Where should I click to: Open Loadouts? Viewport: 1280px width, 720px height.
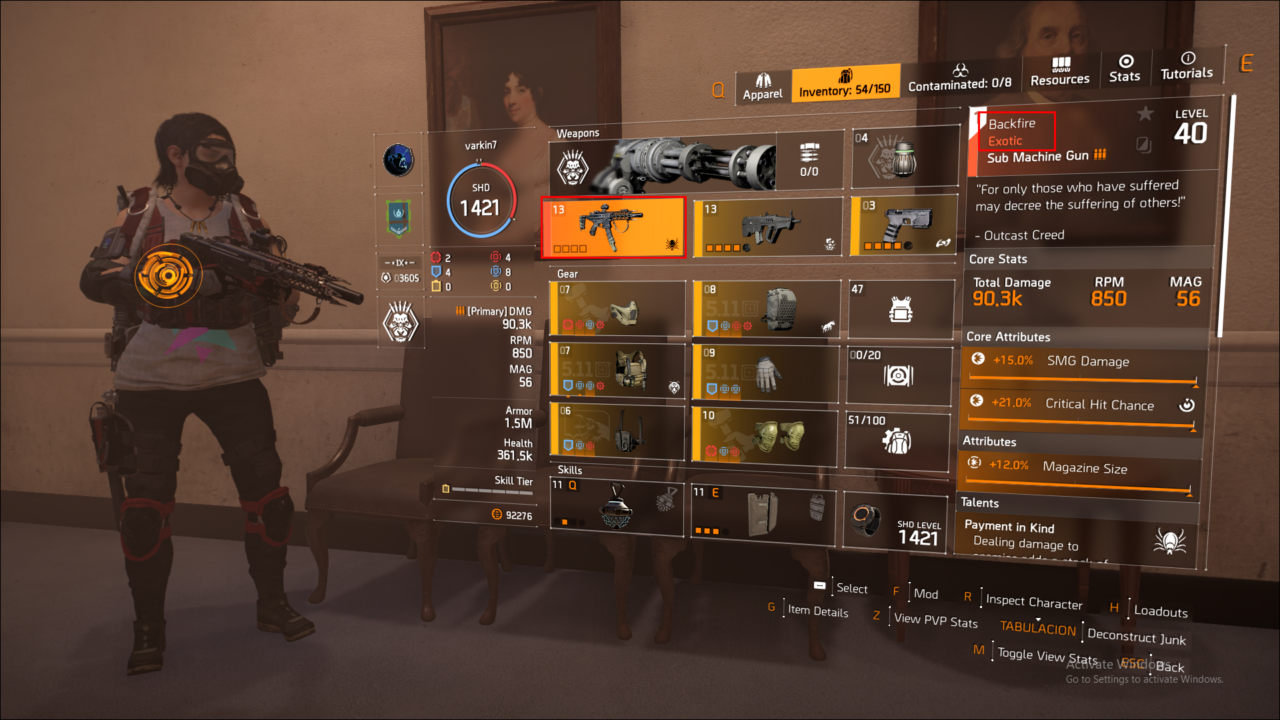tap(1162, 611)
